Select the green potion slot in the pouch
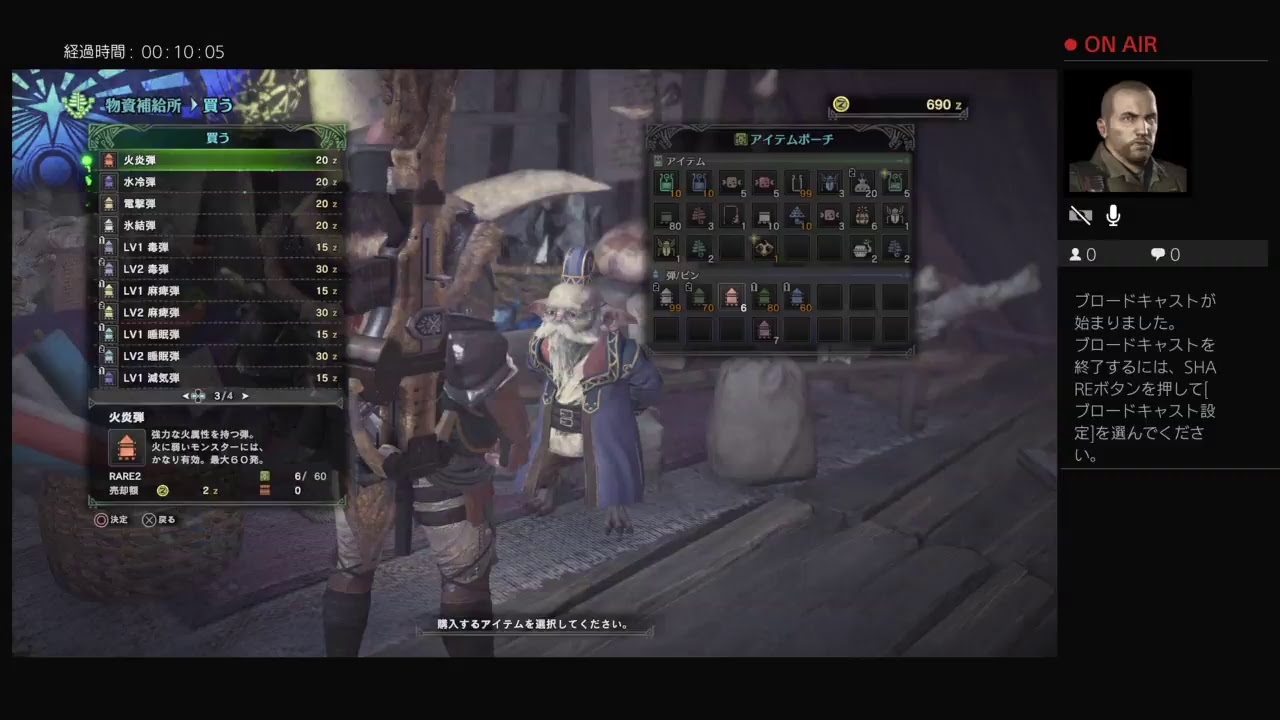The image size is (1280, 720). (x=667, y=183)
